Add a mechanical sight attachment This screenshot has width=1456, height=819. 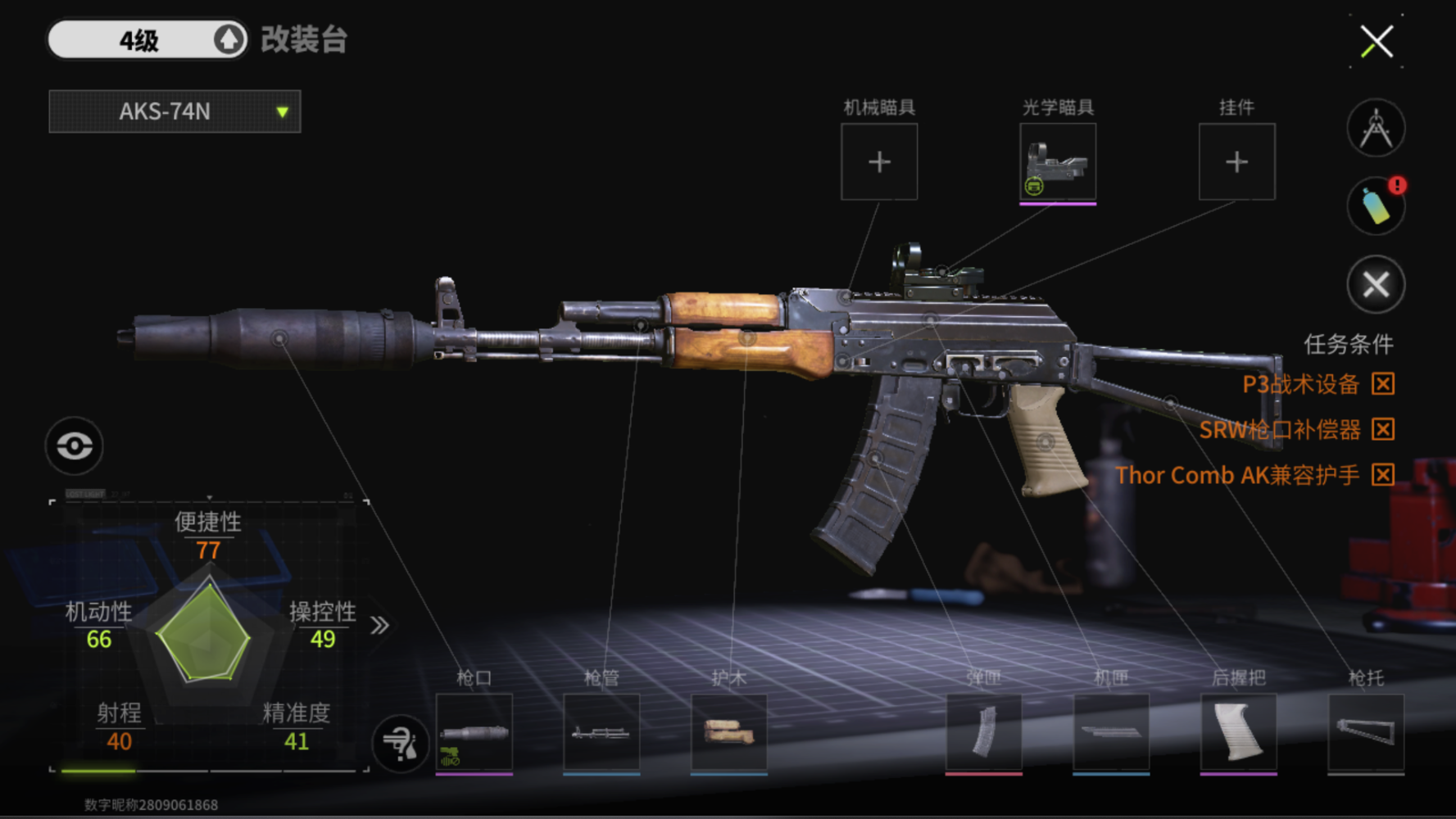pyautogui.click(x=879, y=162)
